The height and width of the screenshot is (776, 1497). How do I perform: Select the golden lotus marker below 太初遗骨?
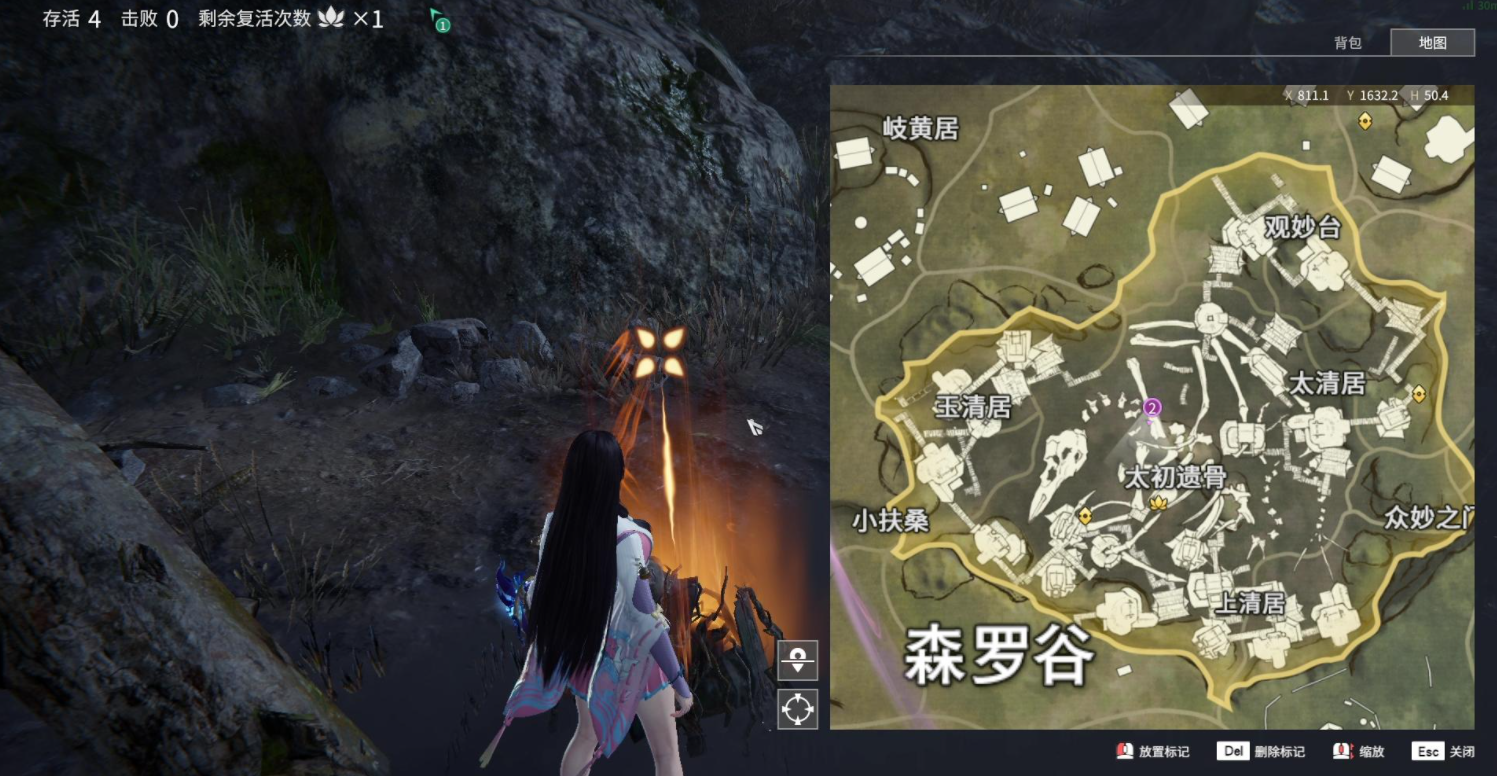pos(1160,502)
